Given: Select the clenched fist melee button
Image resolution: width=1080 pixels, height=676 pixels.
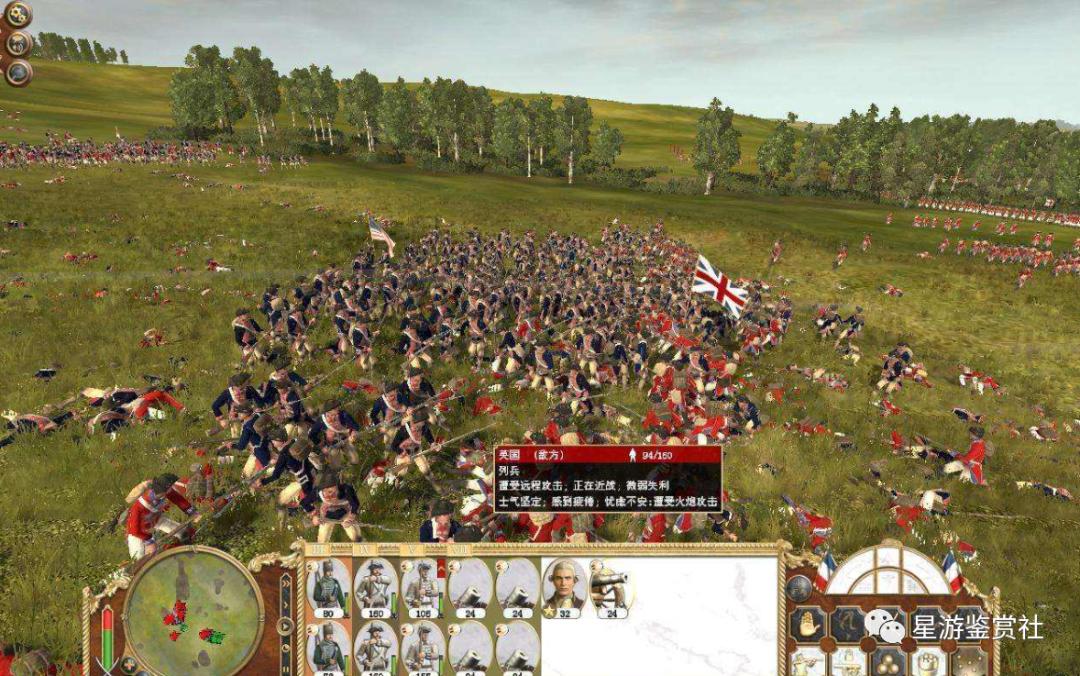Looking at the screenshot, I should coord(929,663).
